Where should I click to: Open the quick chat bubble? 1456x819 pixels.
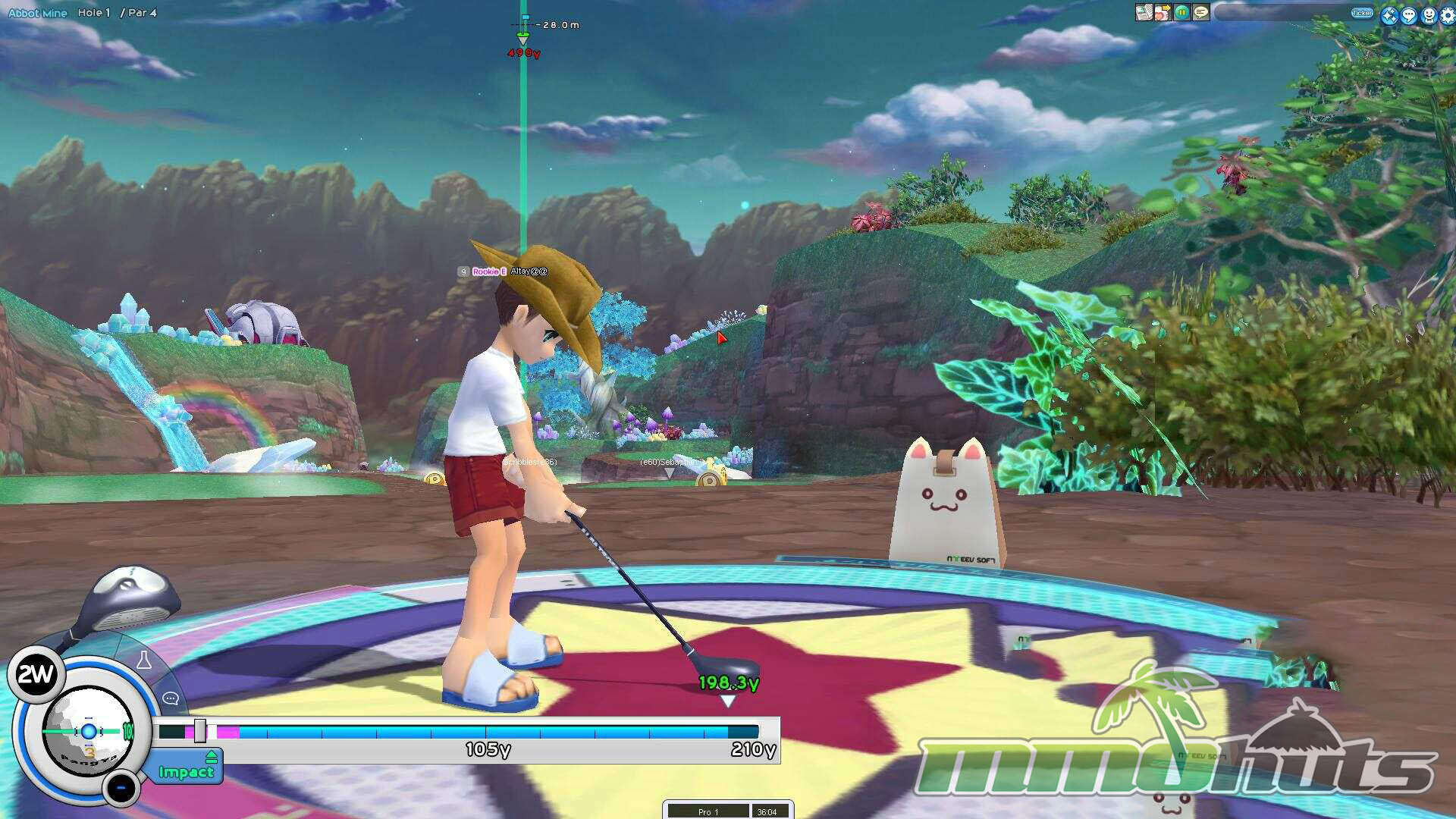pyautogui.click(x=171, y=698)
